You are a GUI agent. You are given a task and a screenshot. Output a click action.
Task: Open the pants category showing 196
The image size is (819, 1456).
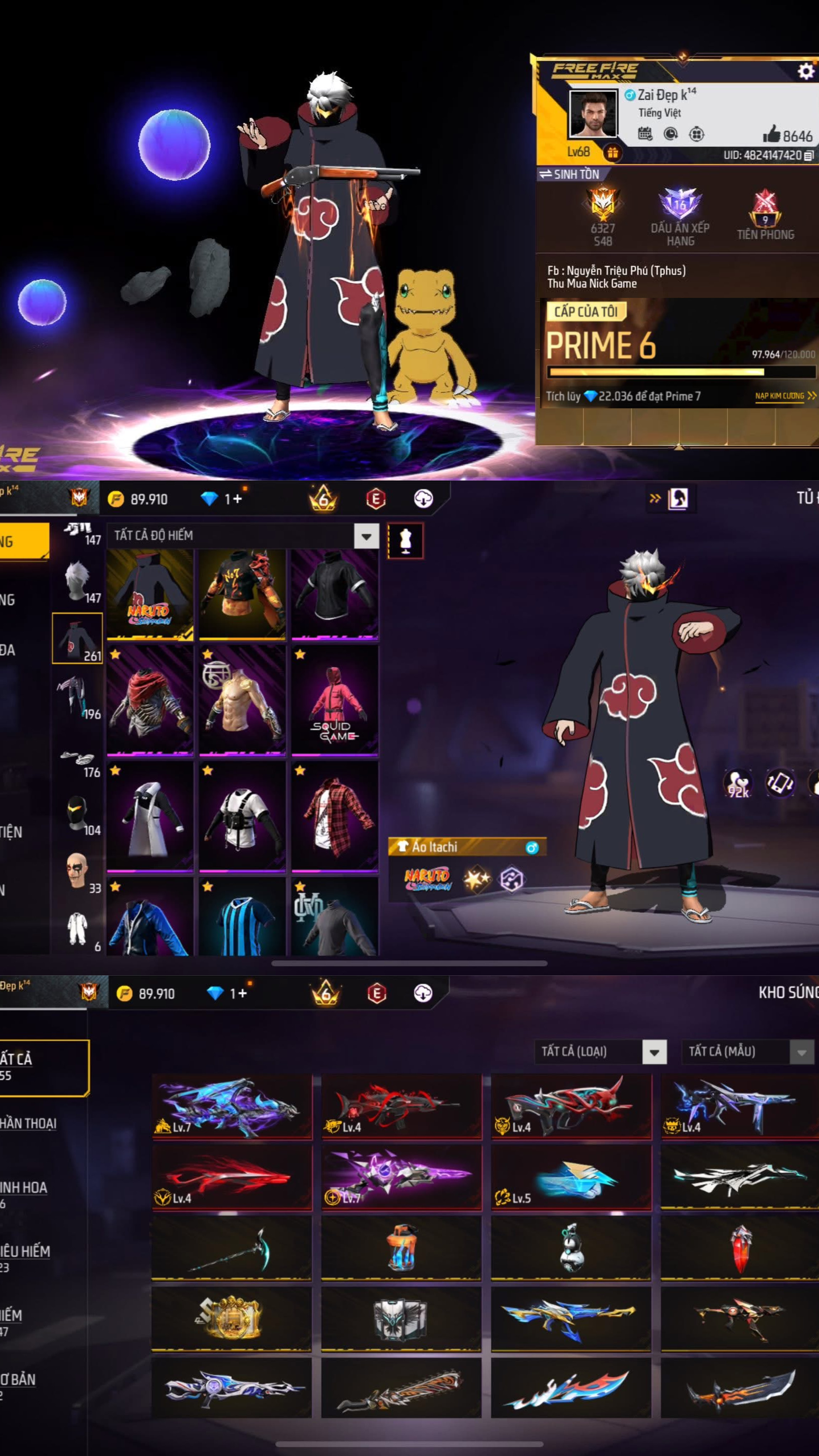click(x=78, y=698)
